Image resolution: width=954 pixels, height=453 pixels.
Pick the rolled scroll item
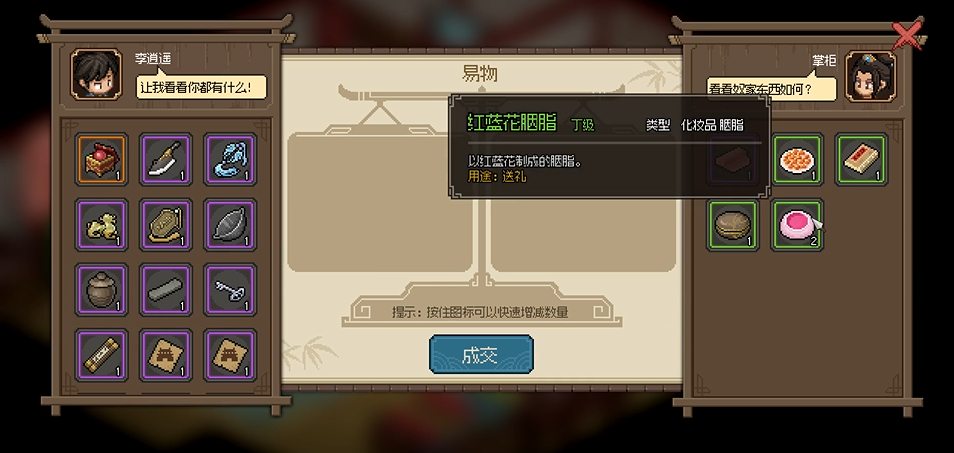(102, 354)
